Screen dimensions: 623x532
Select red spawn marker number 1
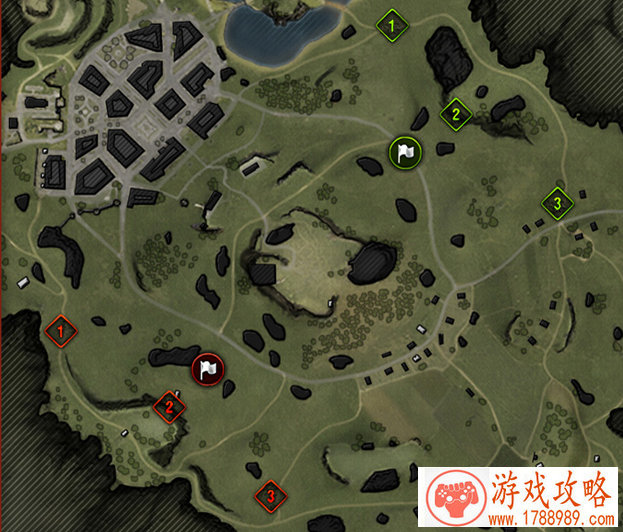click(x=61, y=329)
